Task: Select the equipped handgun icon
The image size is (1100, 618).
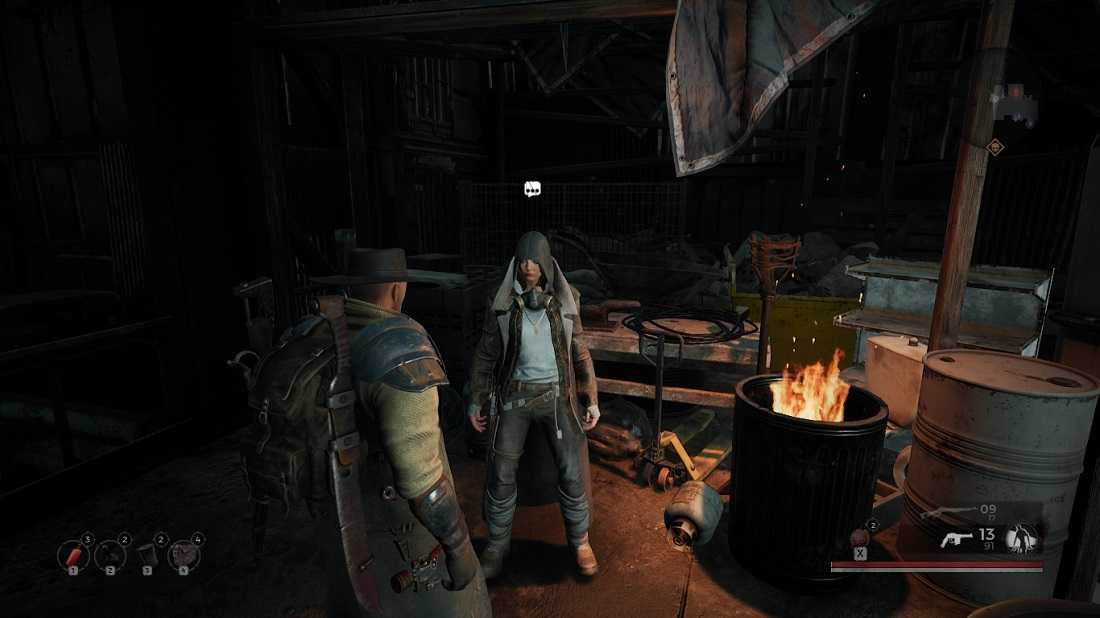Action: tap(957, 540)
